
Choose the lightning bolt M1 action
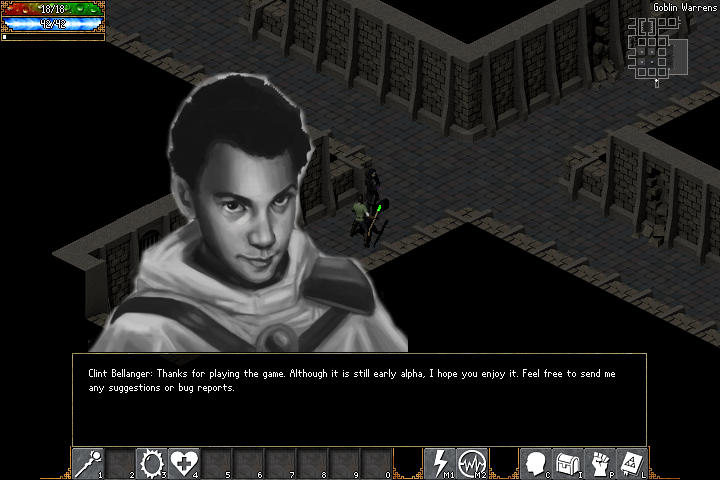coord(439,463)
